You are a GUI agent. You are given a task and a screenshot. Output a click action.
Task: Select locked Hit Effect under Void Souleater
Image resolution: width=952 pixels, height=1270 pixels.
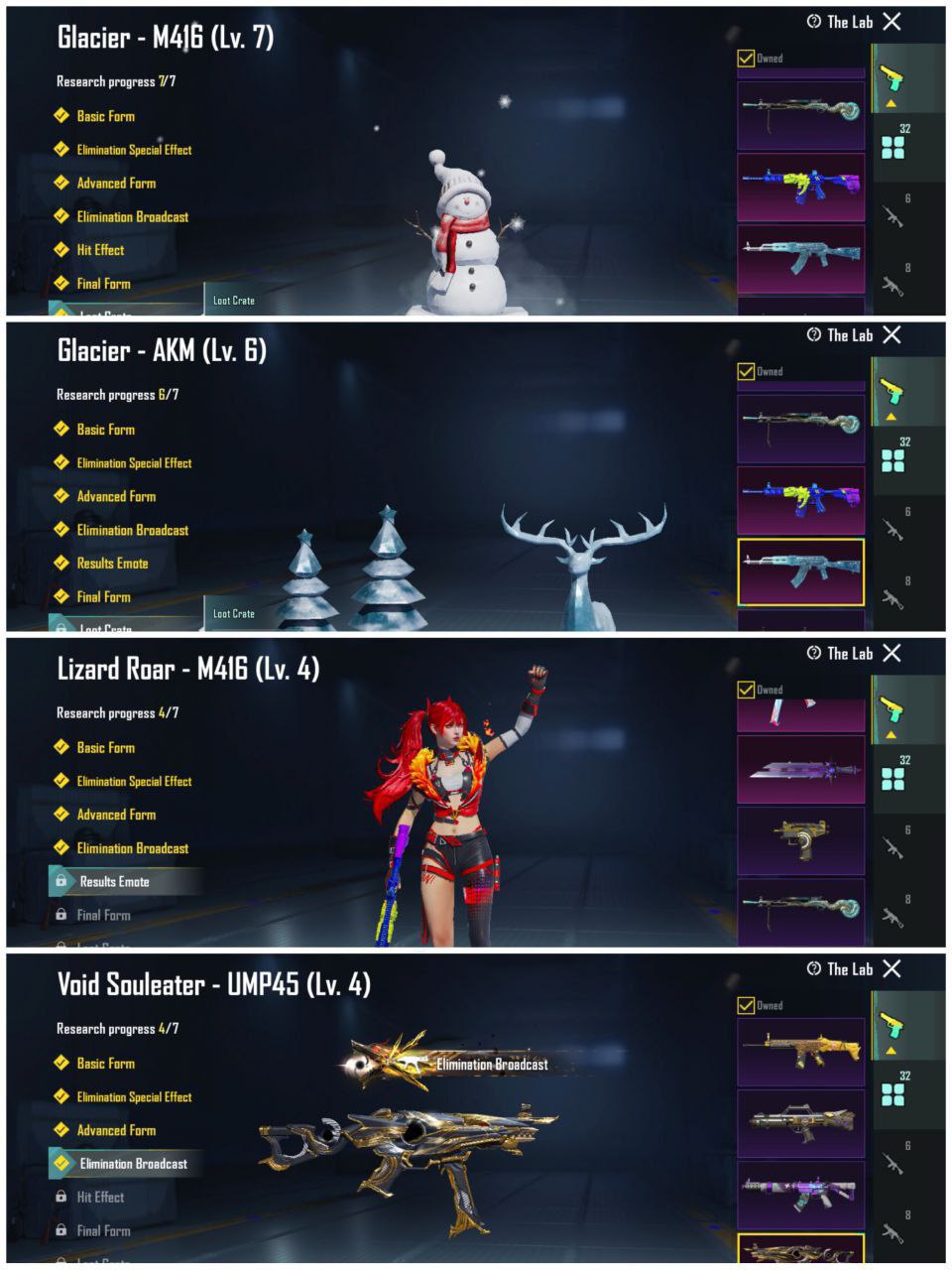coord(100,1198)
